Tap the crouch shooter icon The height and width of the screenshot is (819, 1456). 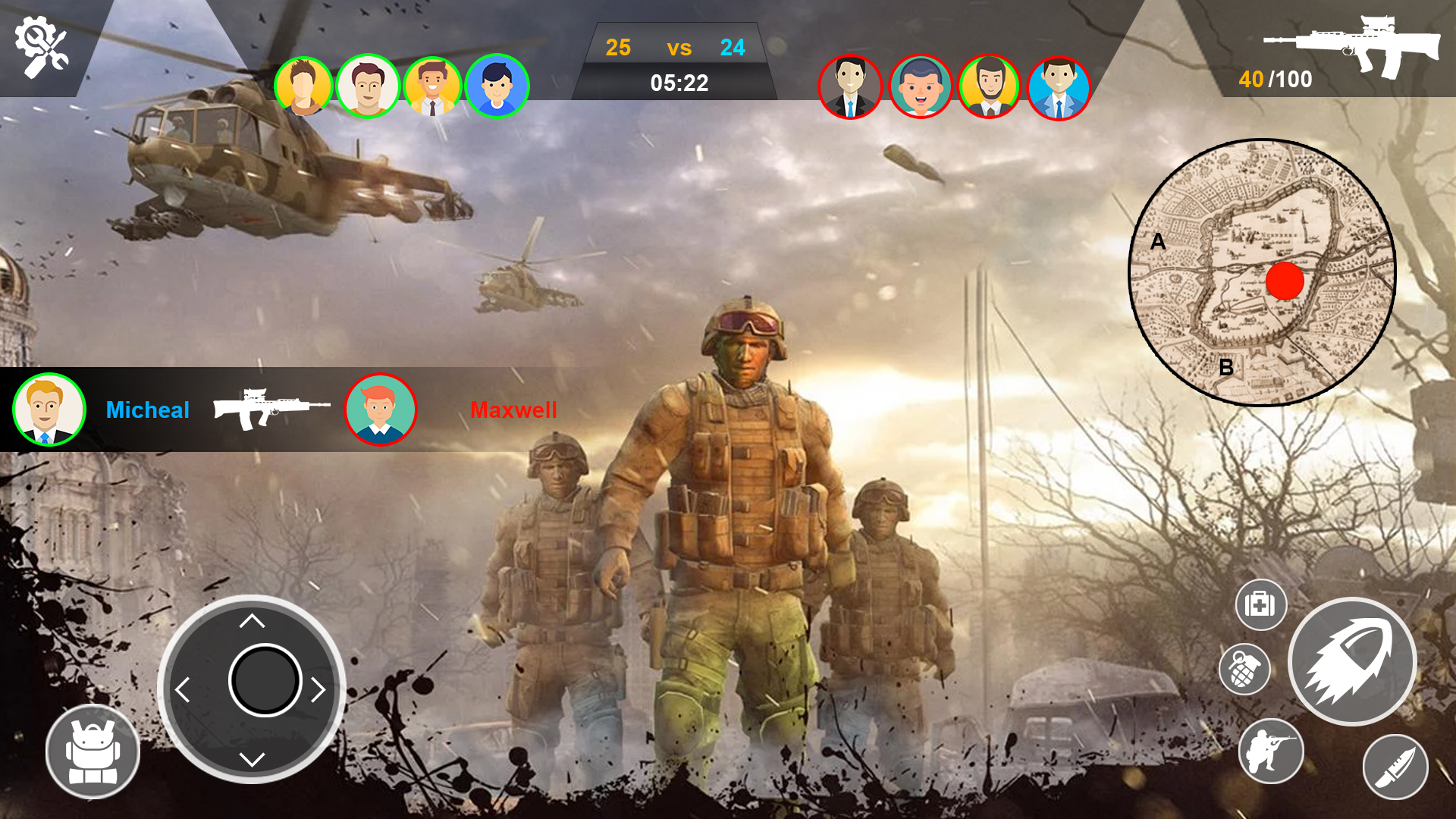click(1273, 752)
